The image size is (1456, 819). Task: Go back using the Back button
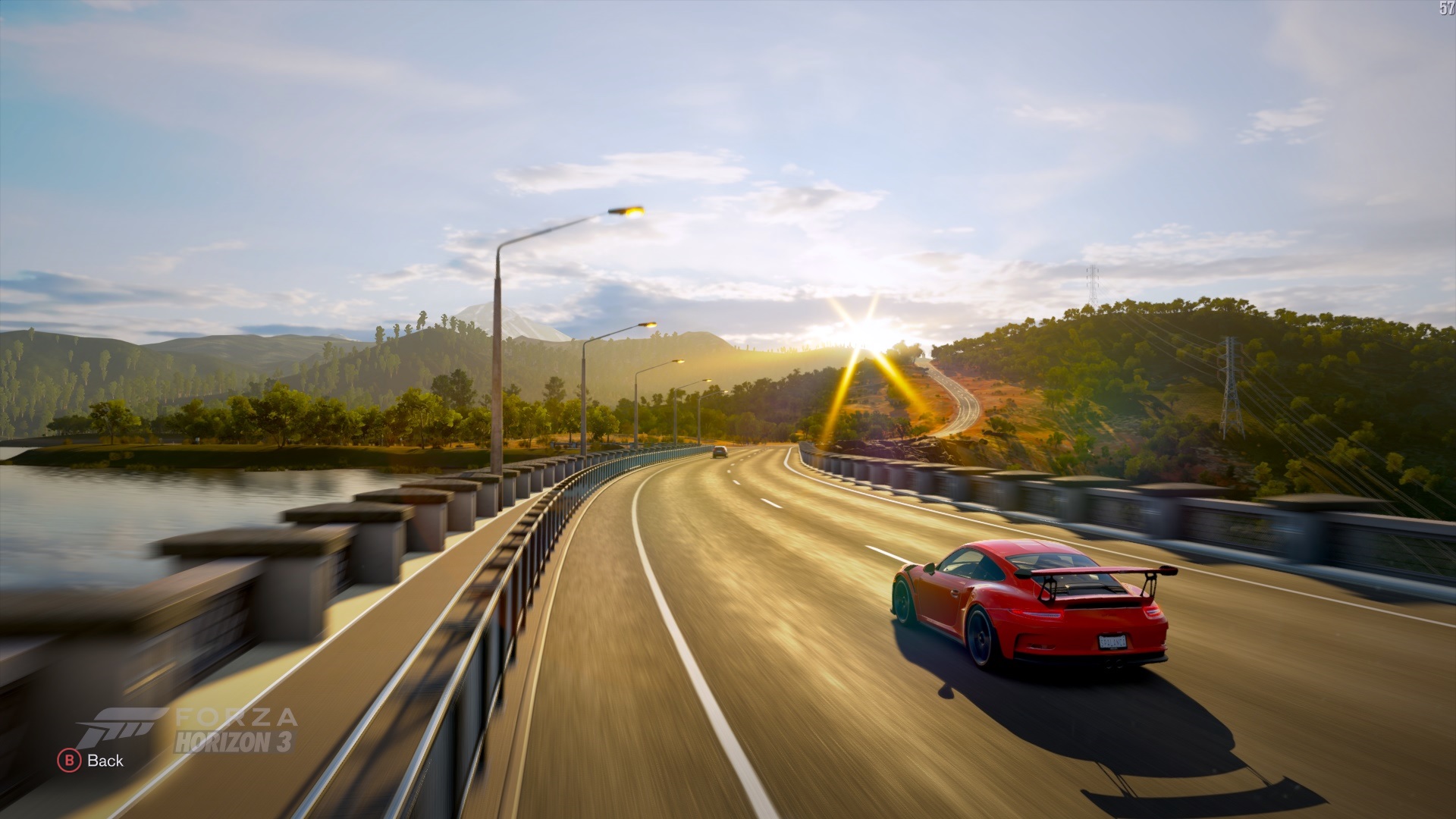click(91, 760)
